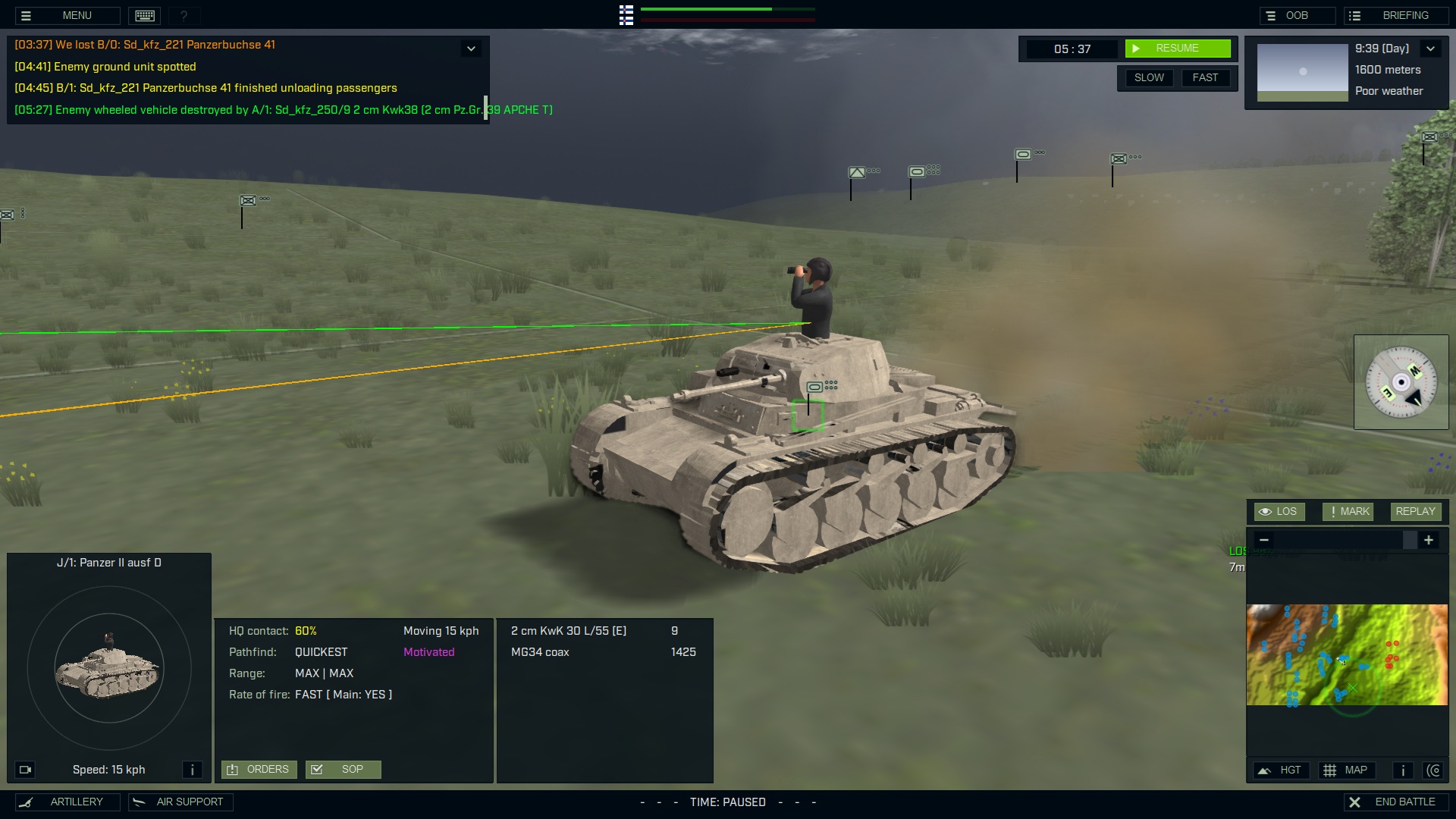
Task: Open the keyboard shortcuts panel
Action: [144, 15]
